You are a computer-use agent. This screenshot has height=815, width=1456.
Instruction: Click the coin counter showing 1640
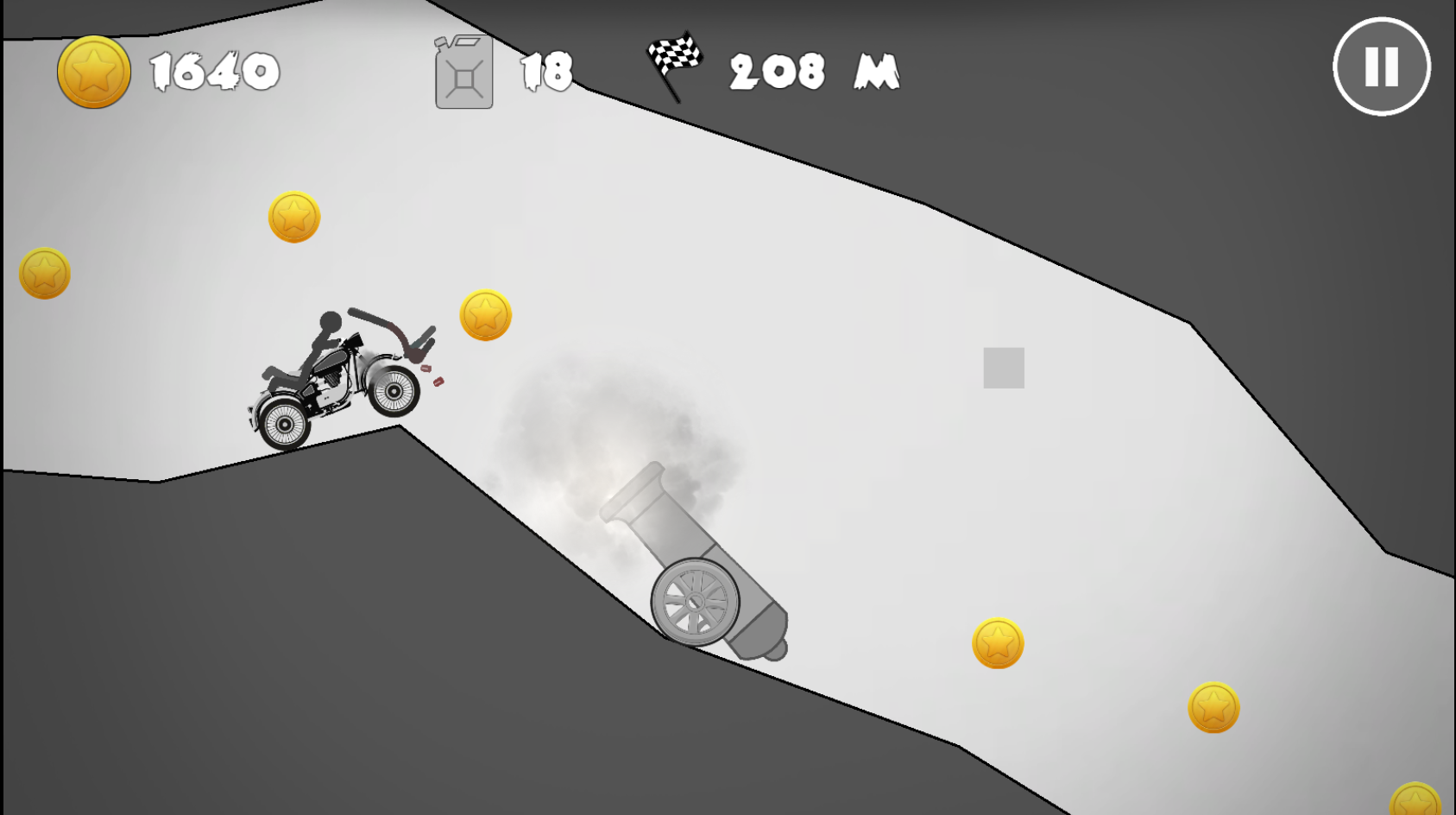coord(216,73)
